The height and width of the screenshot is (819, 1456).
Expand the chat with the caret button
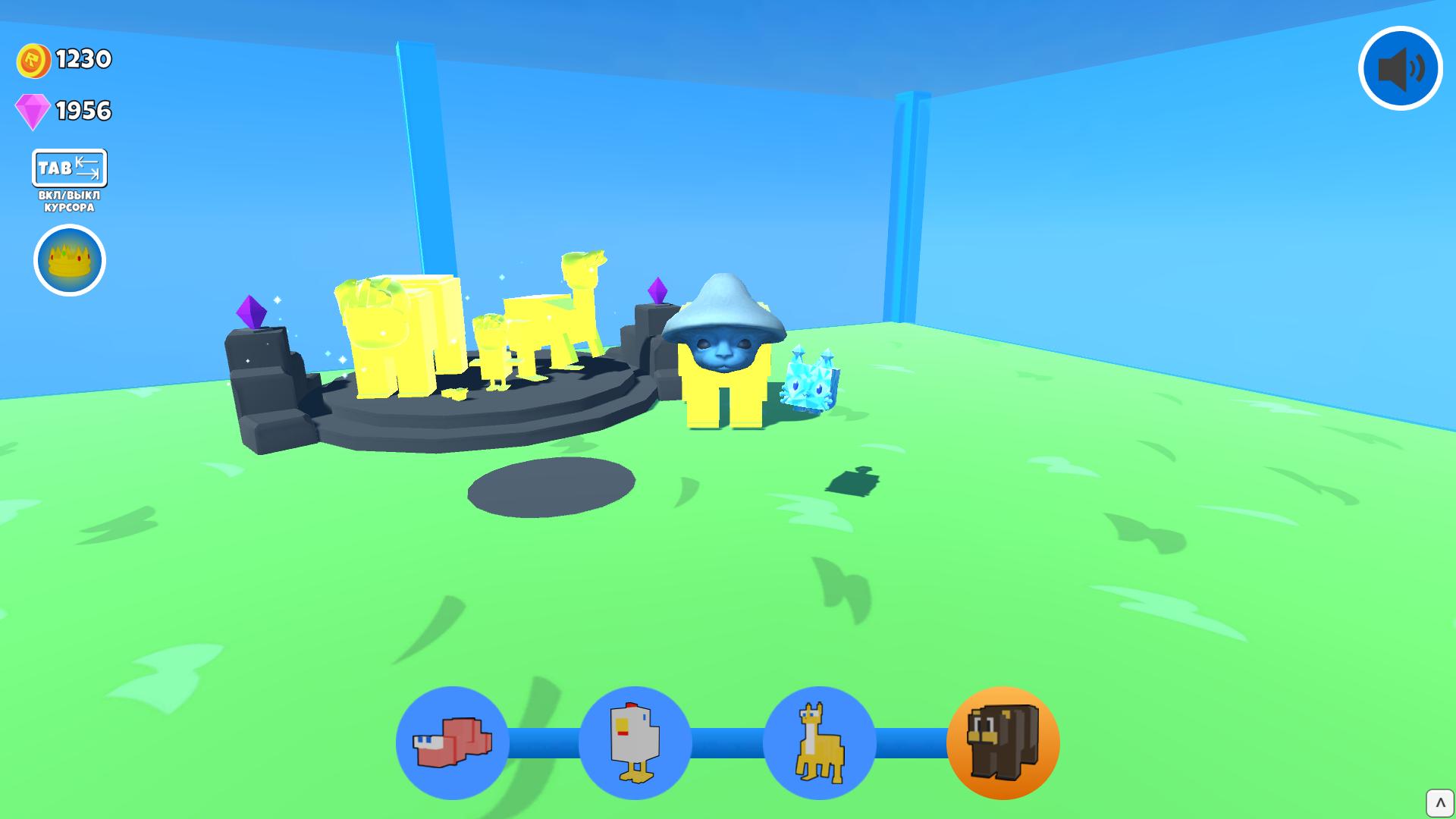[x=1439, y=802]
